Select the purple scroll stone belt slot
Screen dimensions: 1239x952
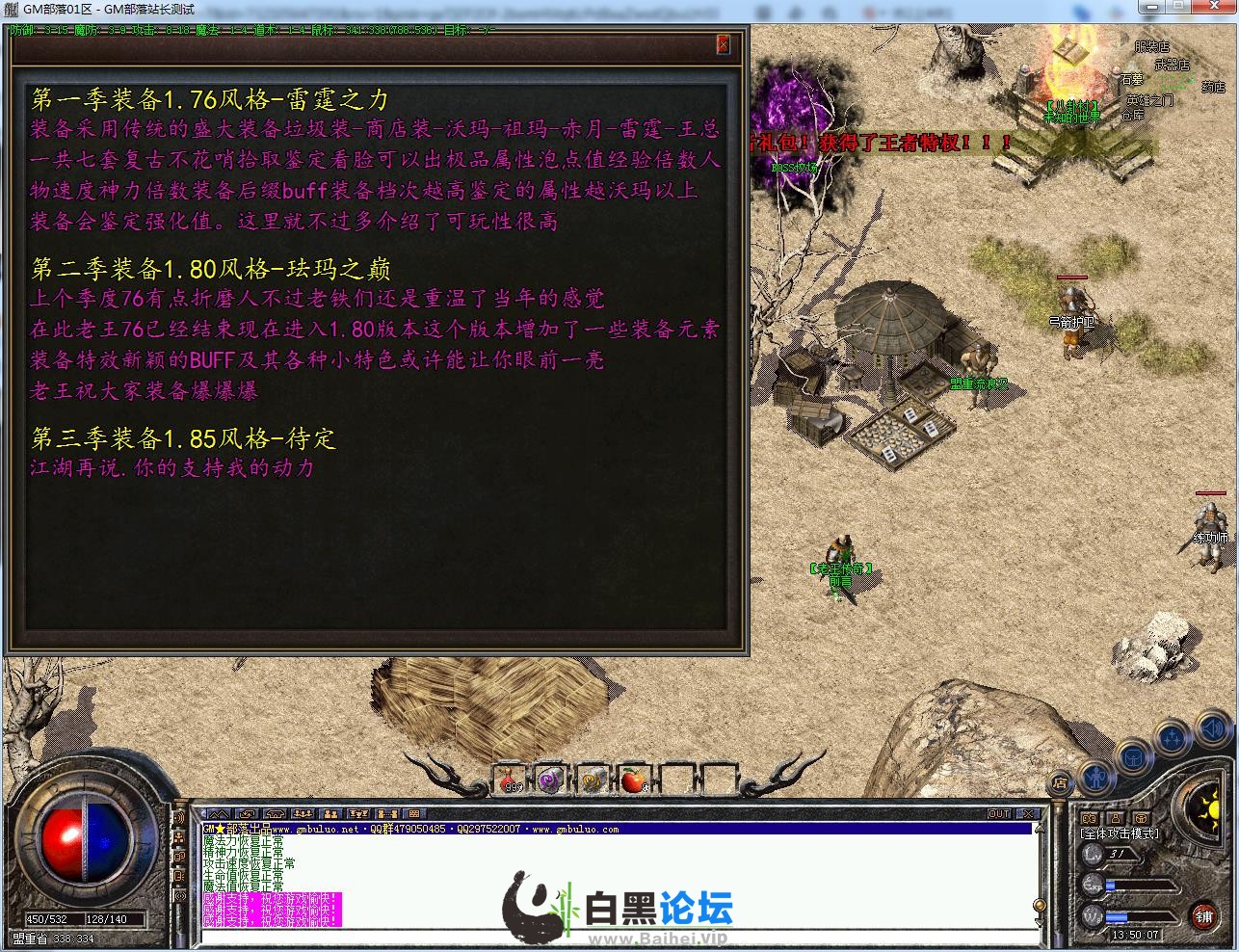pyautogui.click(x=550, y=780)
